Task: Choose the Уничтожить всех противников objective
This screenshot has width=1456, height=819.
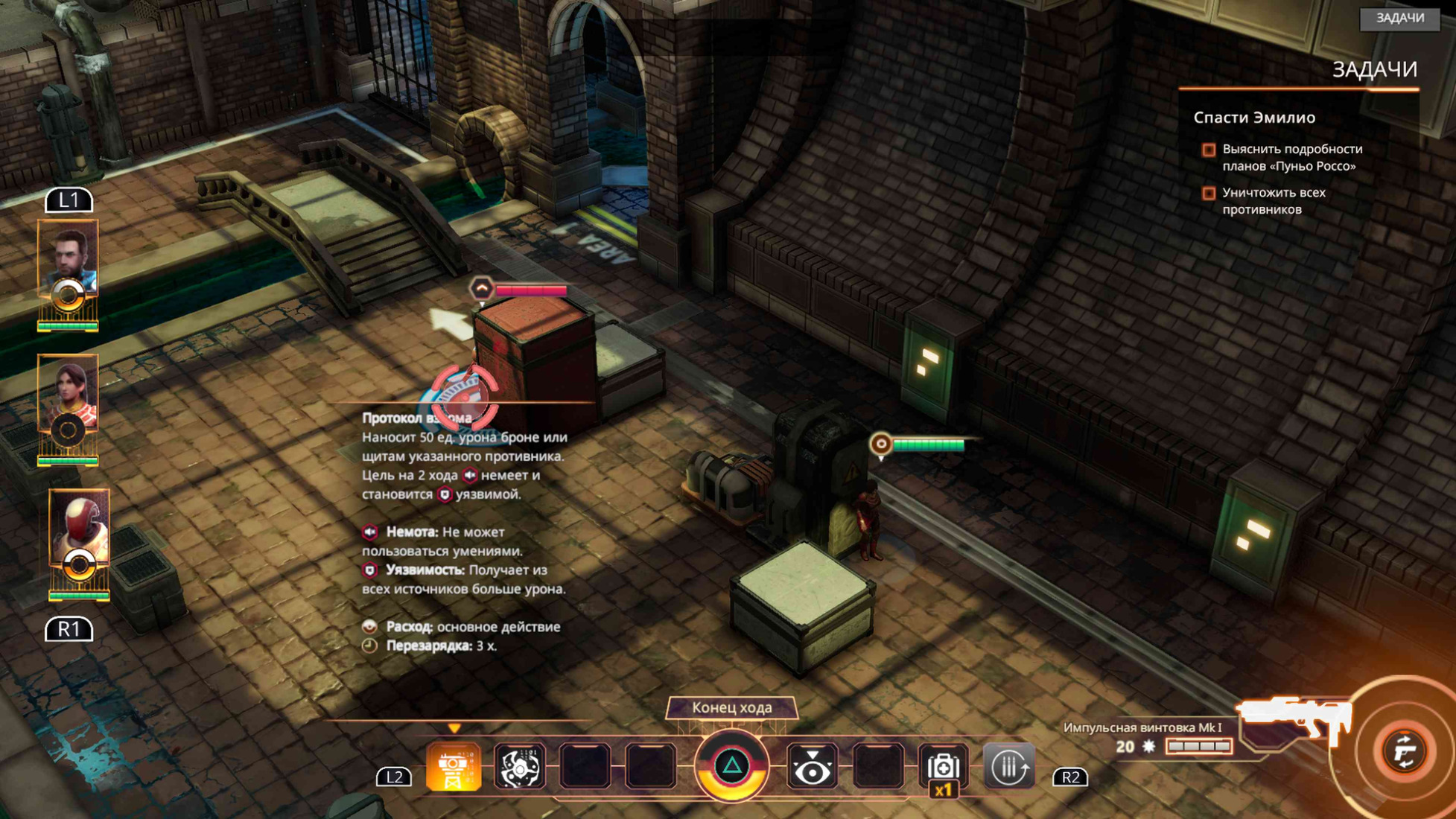Action: (x=1274, y=200)
